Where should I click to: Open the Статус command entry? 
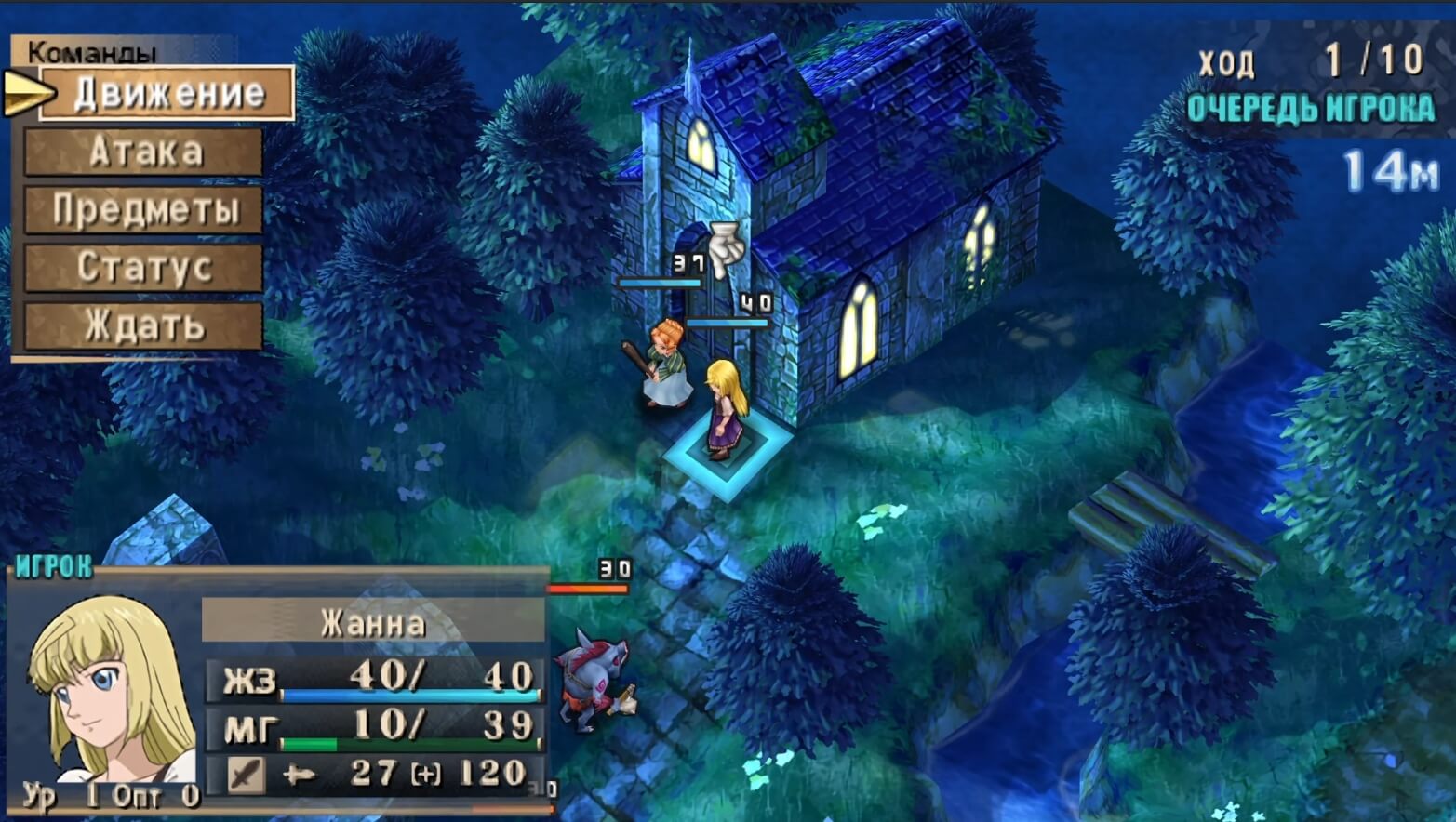tap(144, 268)
